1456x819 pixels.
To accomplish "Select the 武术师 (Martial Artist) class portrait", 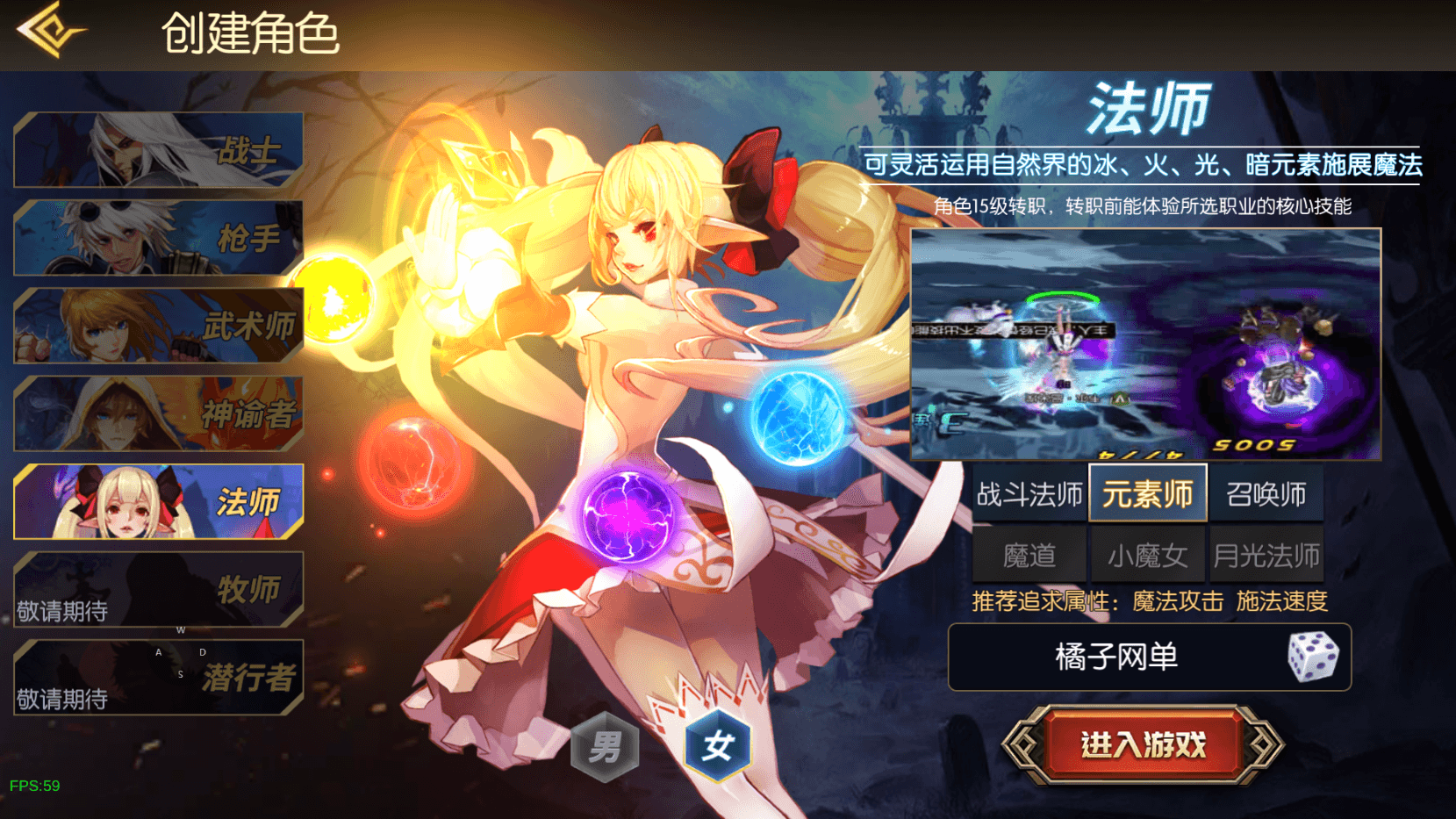I will click(158, 325).
